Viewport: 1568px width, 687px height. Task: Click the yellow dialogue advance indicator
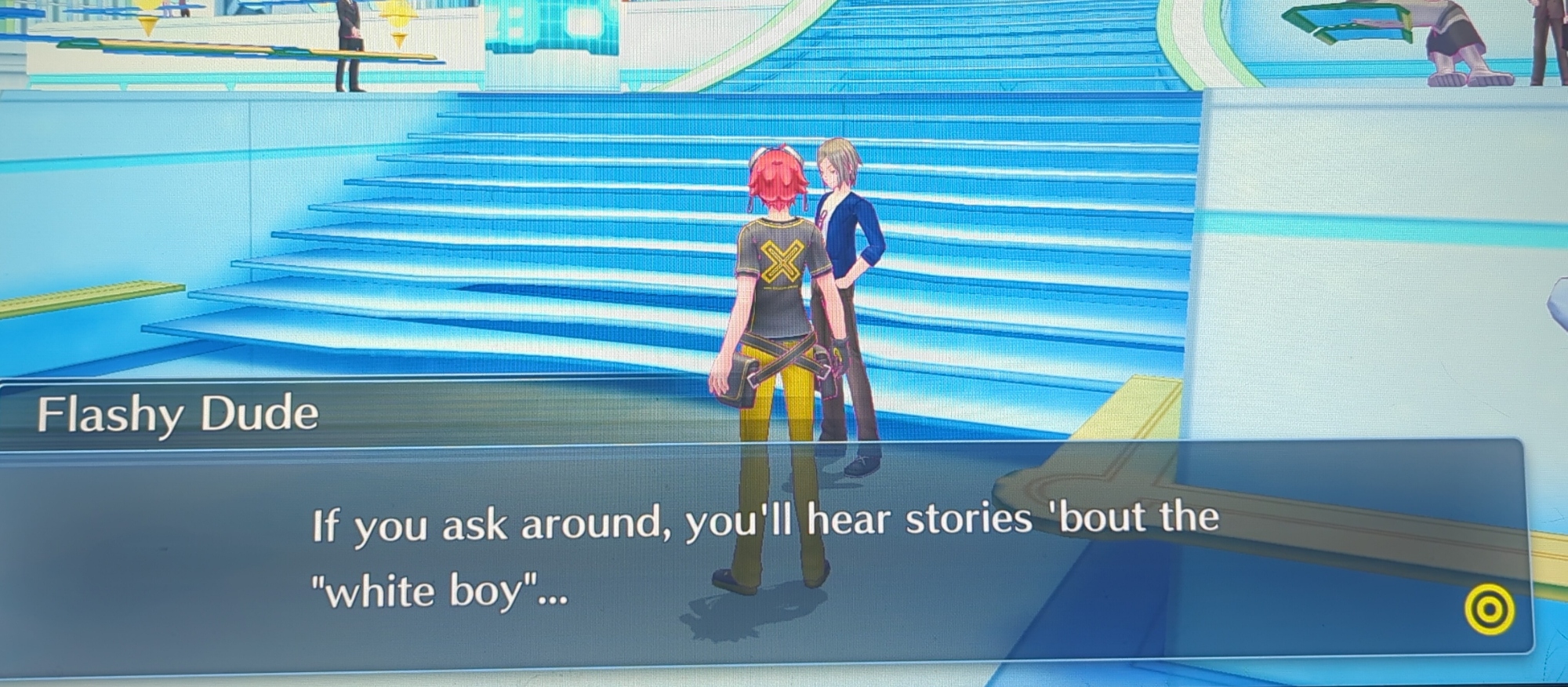click(1489, 609)
